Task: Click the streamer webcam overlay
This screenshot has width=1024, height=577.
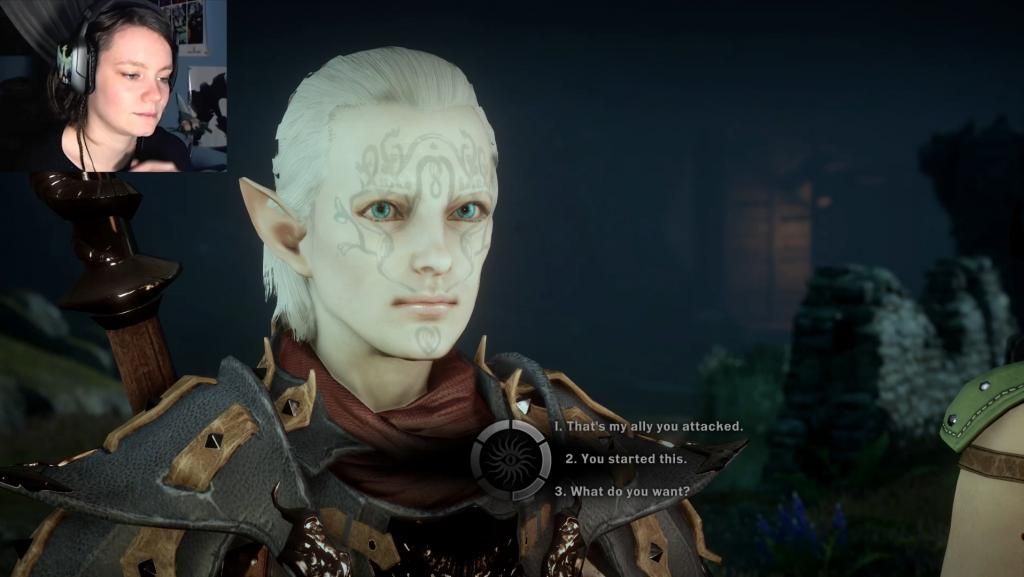Action: [x=113, y=85]
